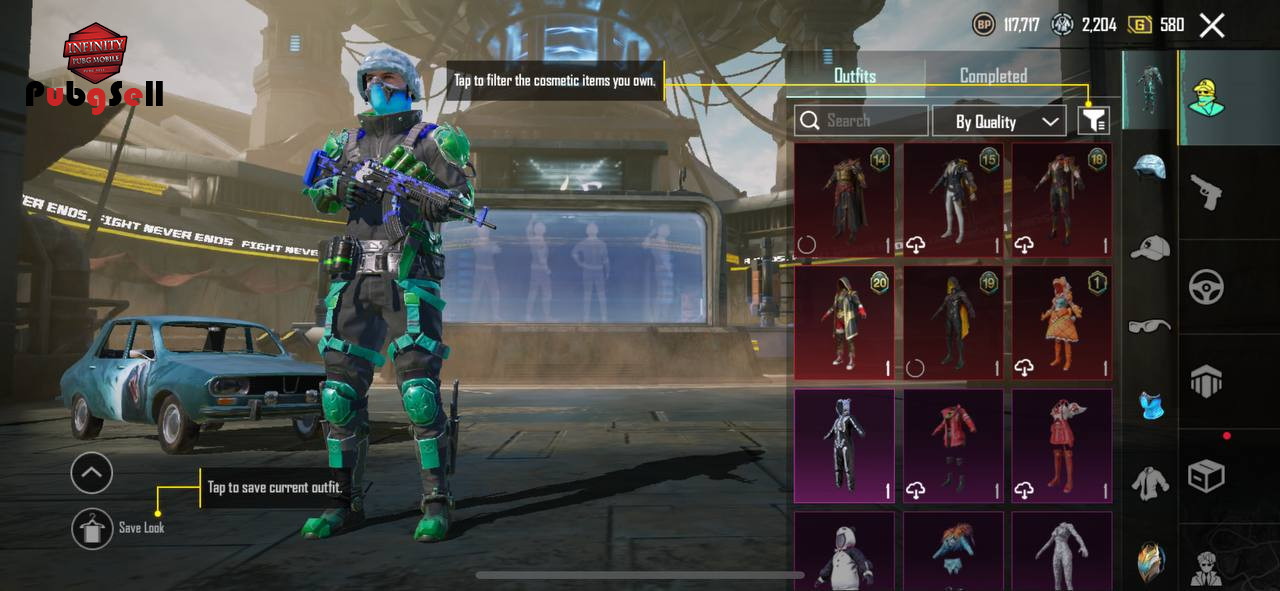Select the Outfits tab

(x=855, y=76)
